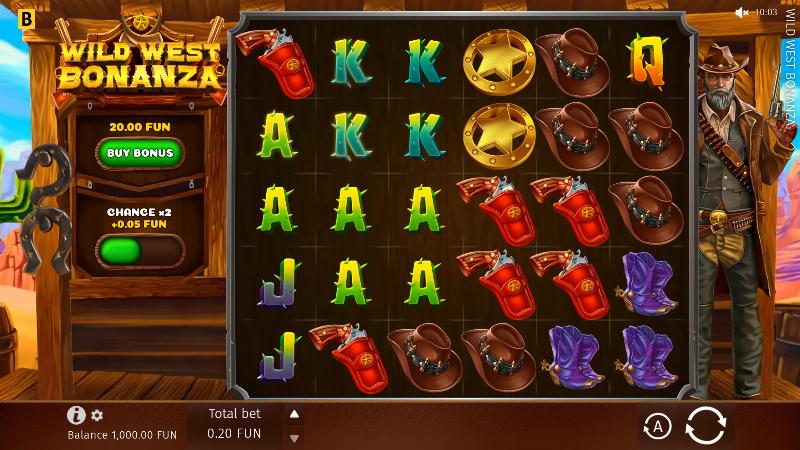Decrease total bet with the down arrow
Screen dimensions: 800x450
coord(294,438)
